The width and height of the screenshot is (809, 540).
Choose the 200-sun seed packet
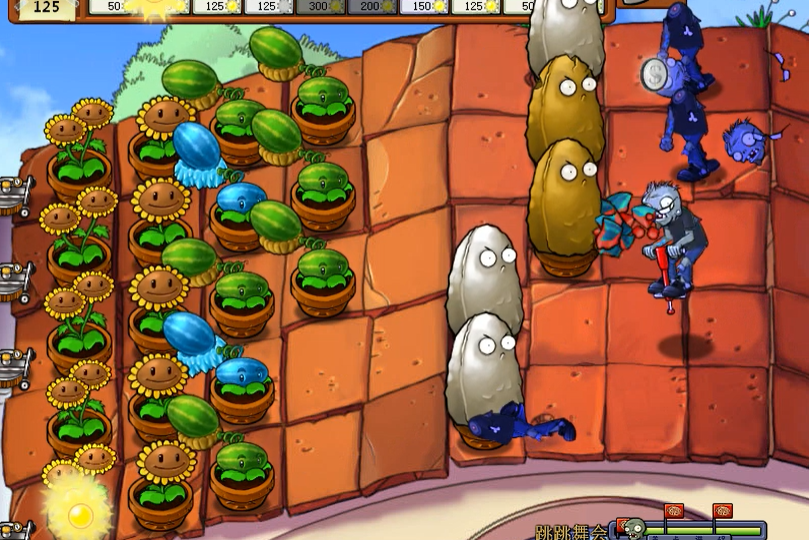click(x=372, y=7)
